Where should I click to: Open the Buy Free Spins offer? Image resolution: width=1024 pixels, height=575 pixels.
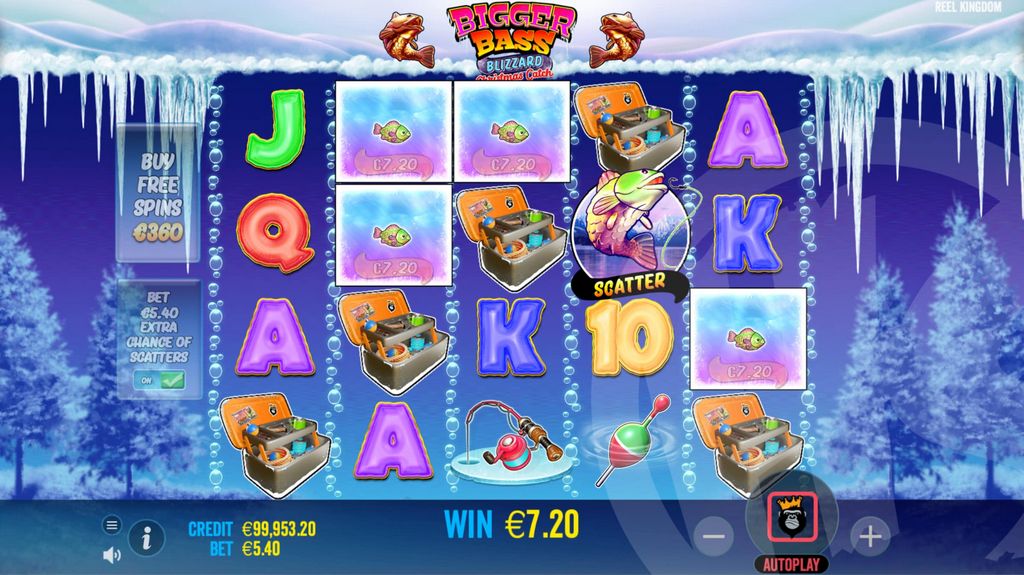[x=158, y=194]
